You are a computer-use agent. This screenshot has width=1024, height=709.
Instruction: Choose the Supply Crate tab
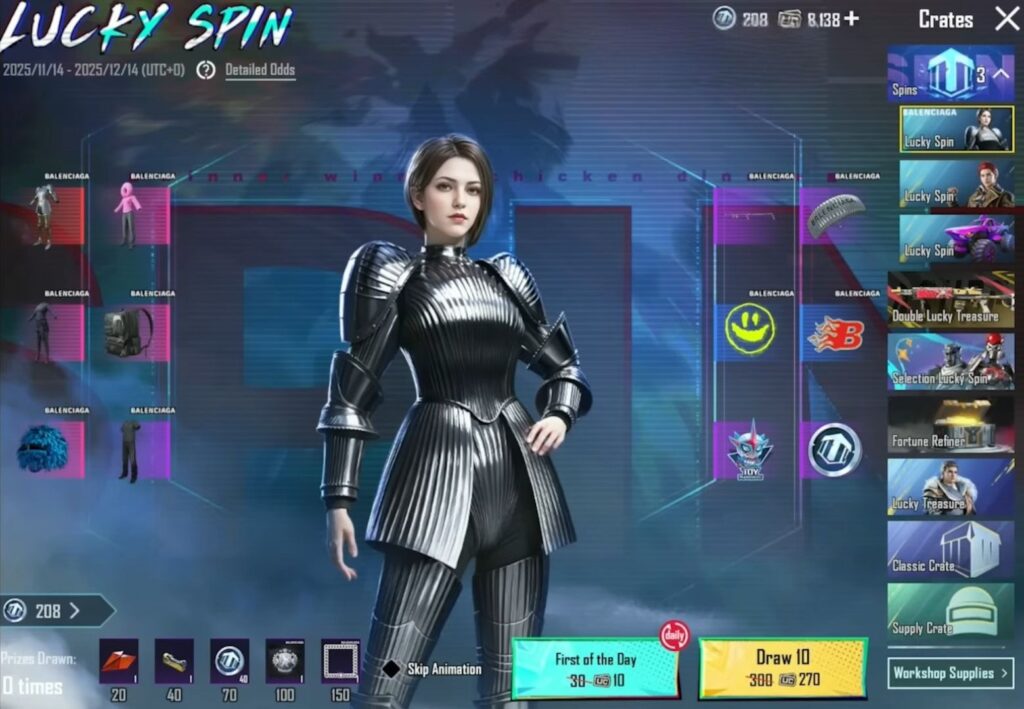pos(950,611)
